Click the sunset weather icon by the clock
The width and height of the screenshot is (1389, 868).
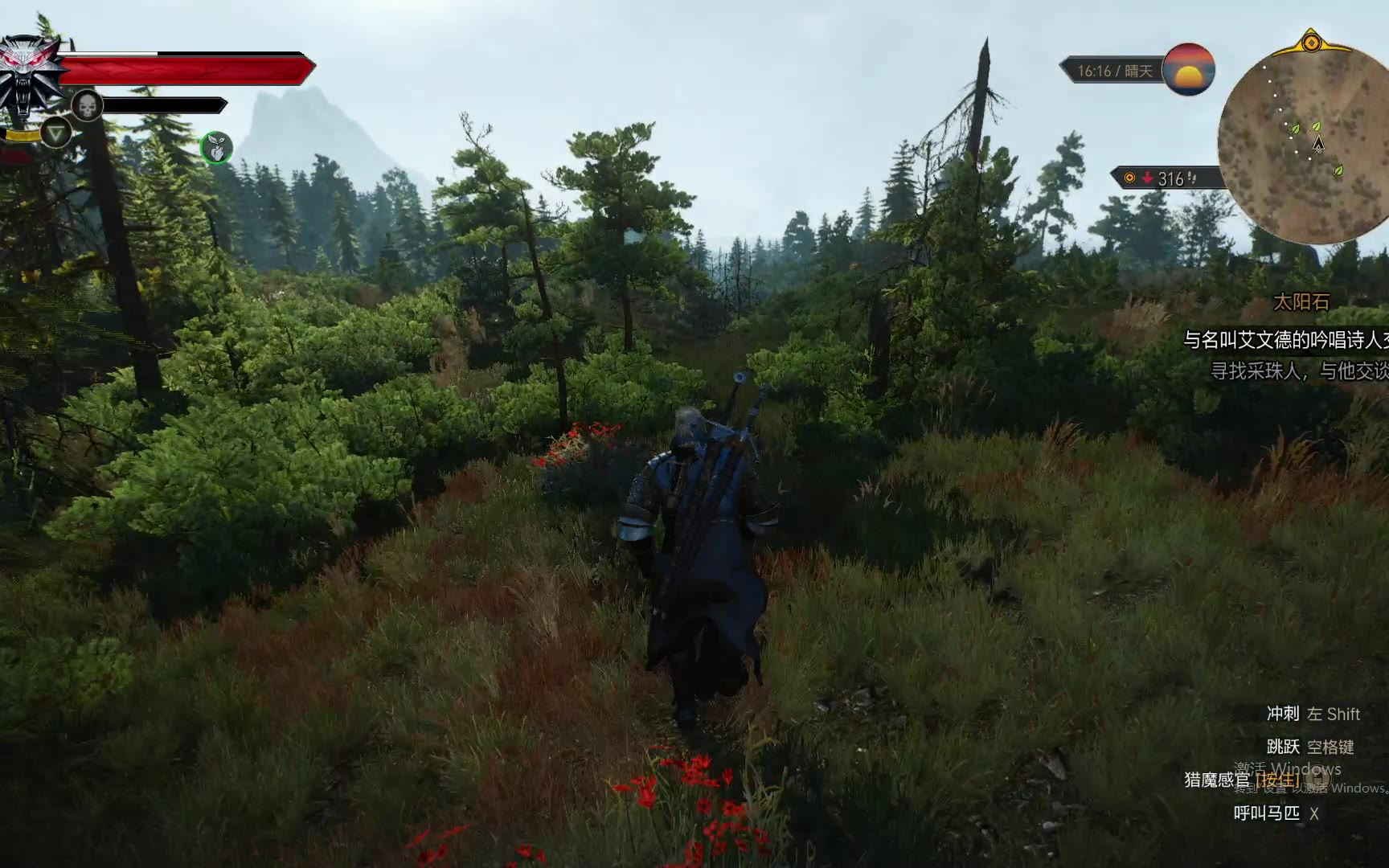coord(1188,70)
